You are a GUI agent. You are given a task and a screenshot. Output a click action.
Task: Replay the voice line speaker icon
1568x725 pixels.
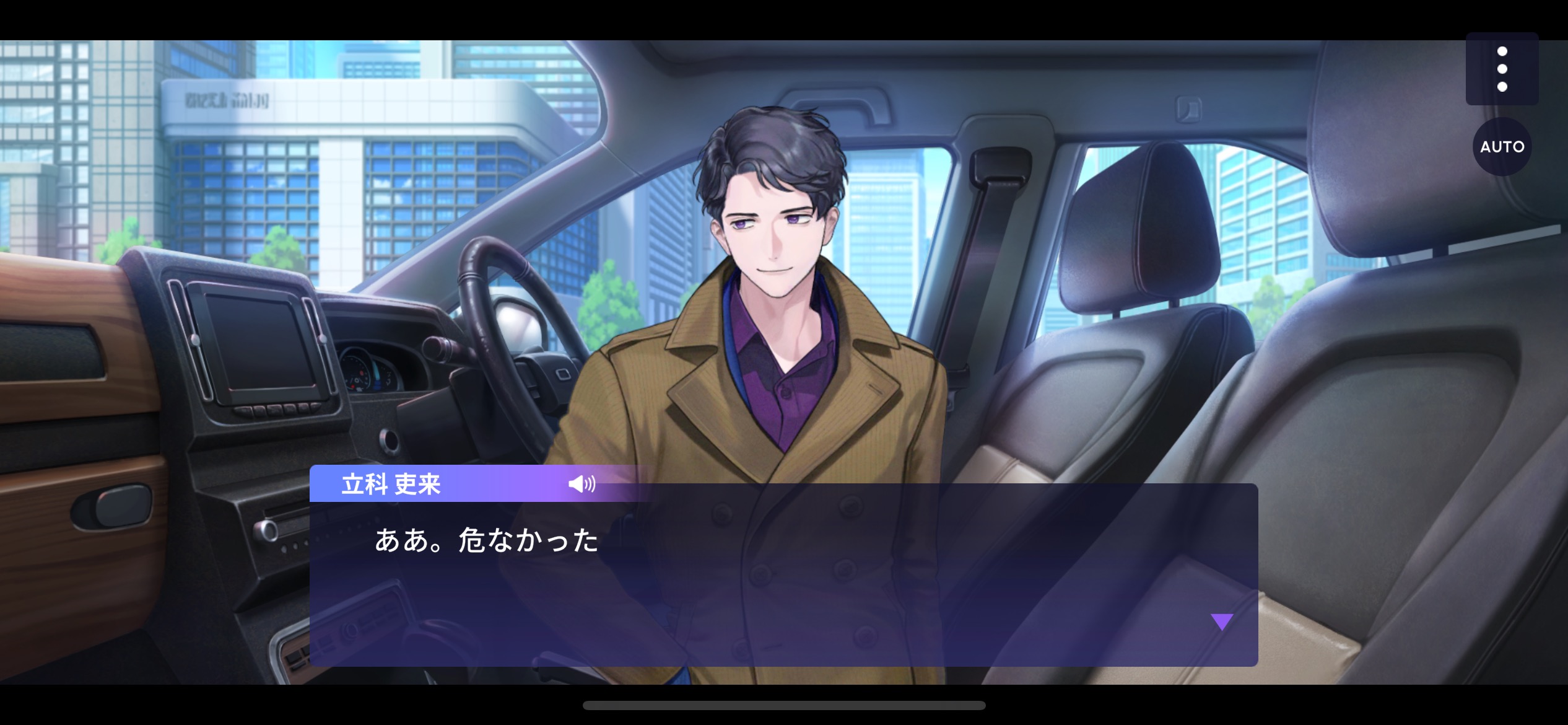(x=581, y=484)
